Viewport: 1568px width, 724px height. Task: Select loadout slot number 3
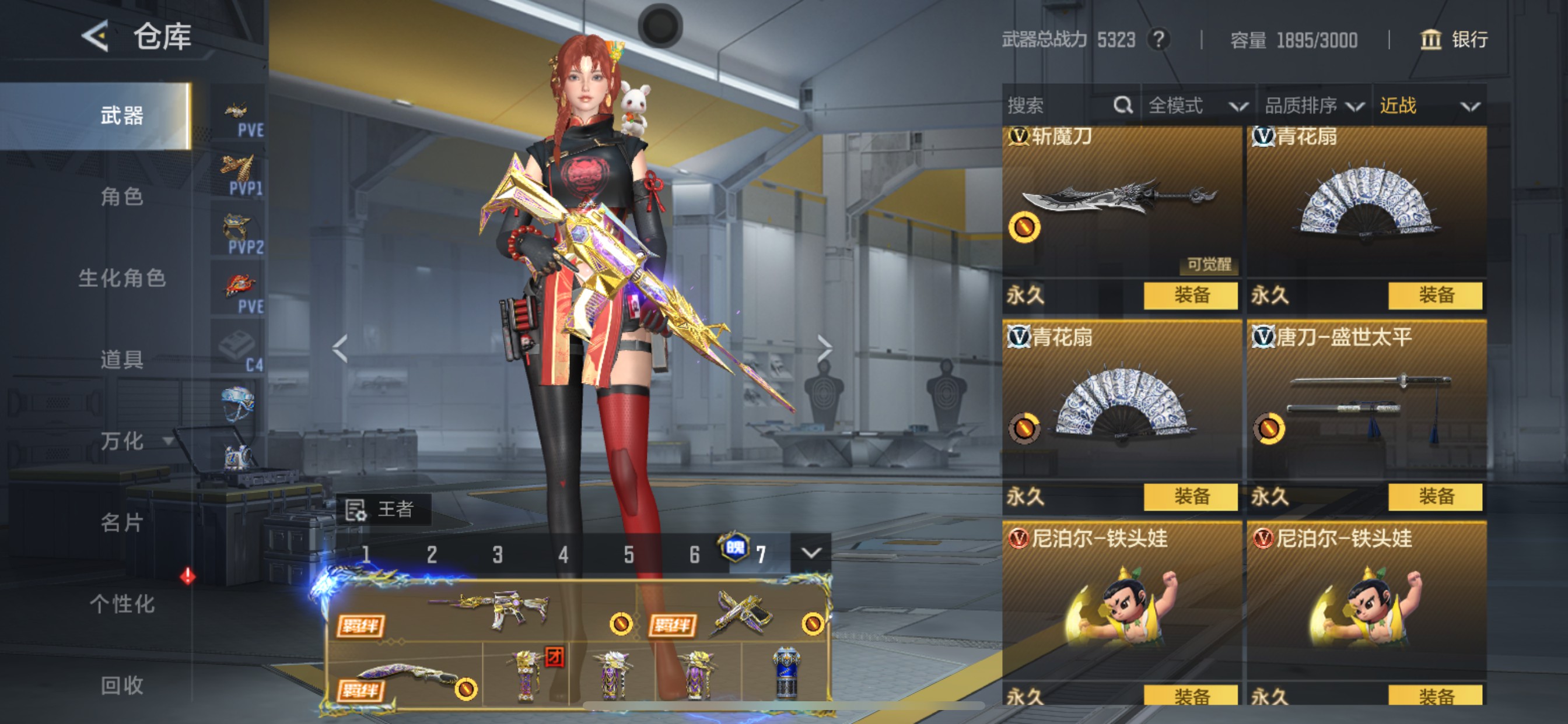click(498, 554)
